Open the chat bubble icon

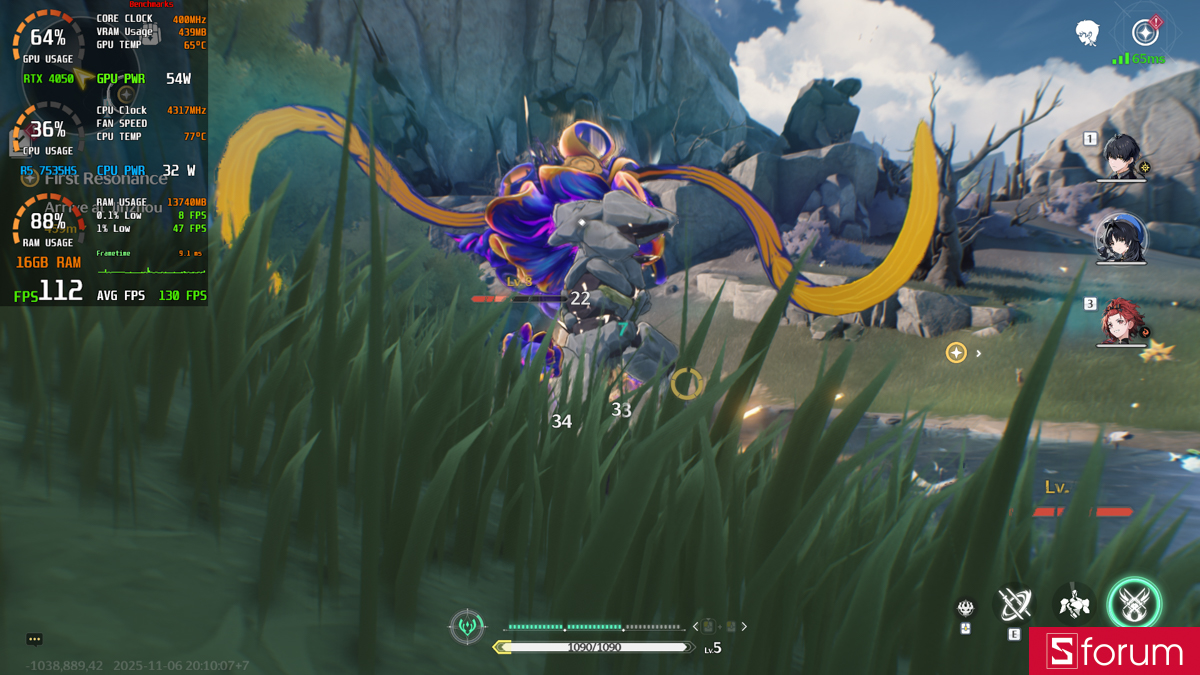pos(35,640)
